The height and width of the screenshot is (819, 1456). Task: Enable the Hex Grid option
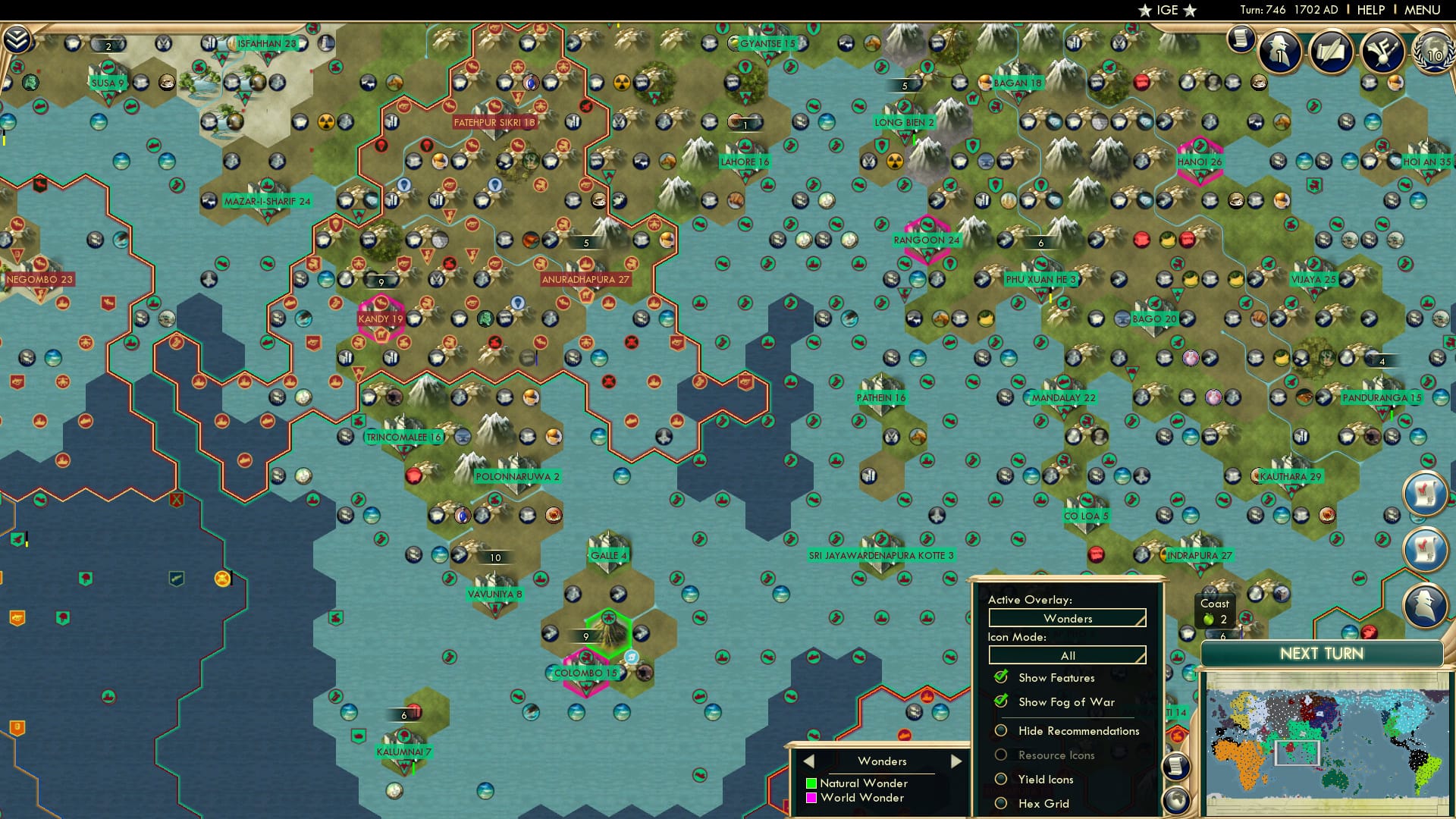1001,804
